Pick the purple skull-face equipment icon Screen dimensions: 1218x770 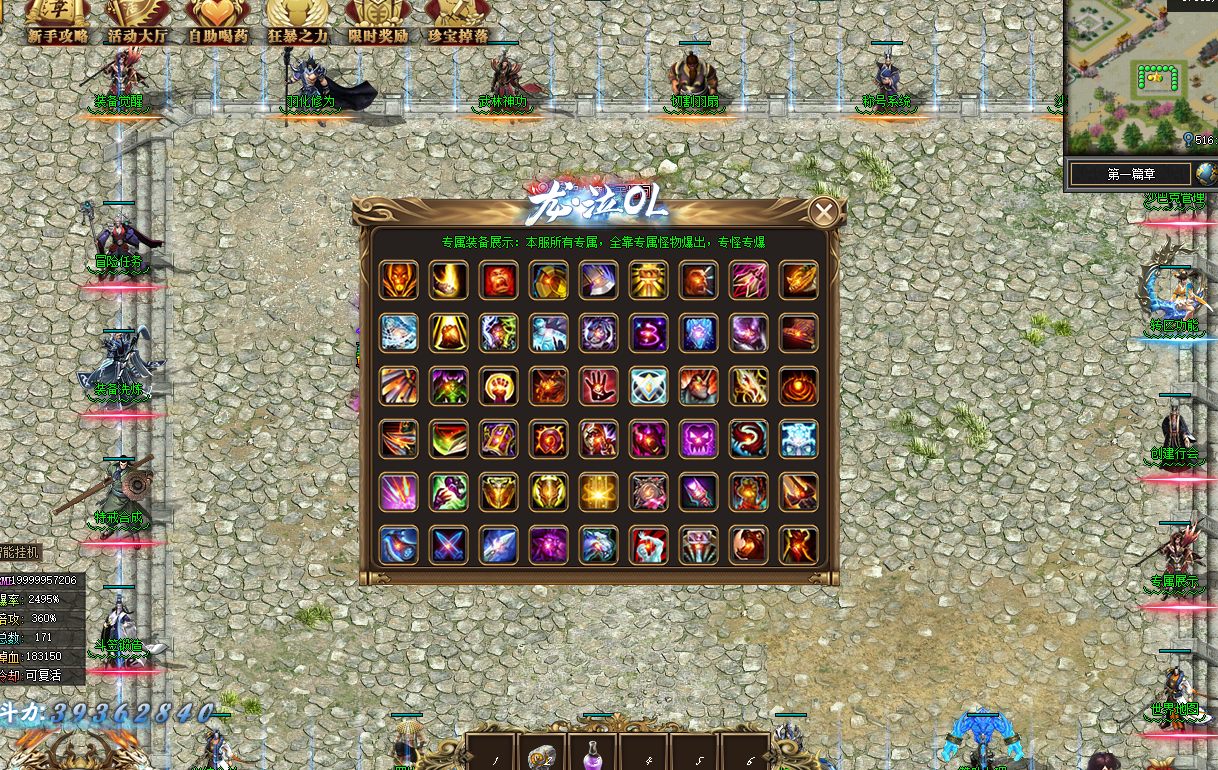(x=698, y=439)
